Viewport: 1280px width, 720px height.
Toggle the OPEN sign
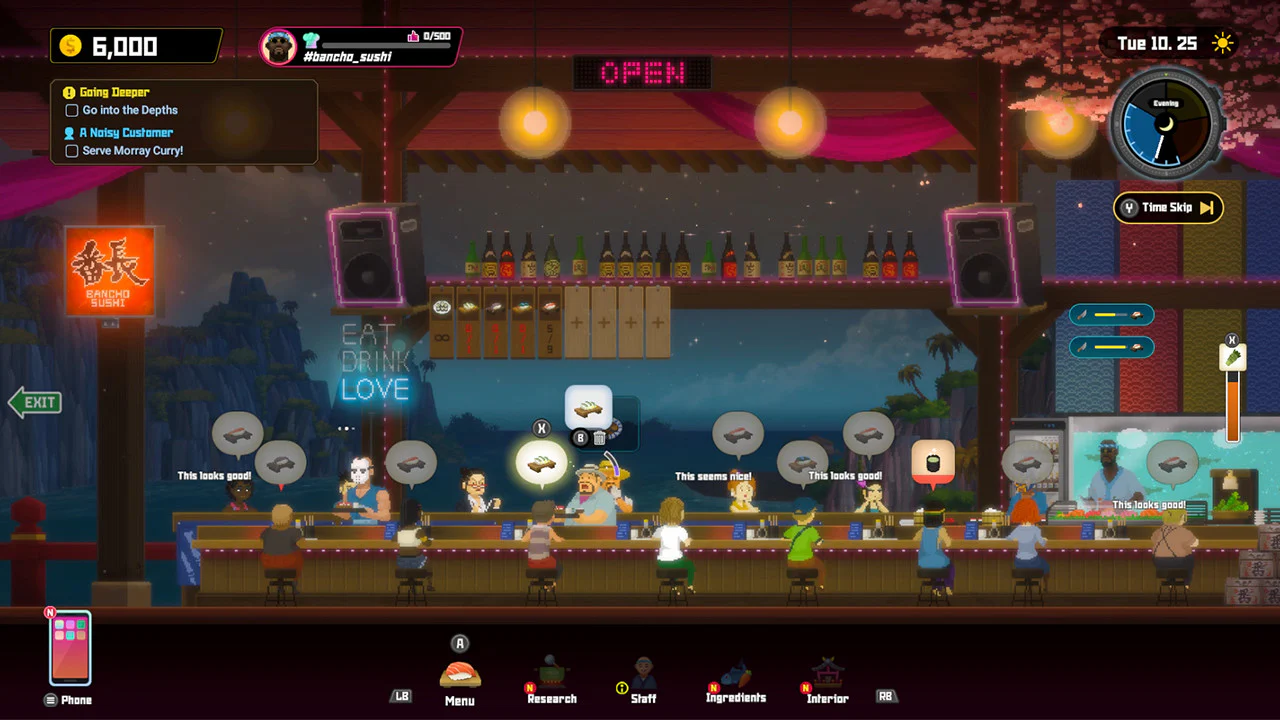click(643, 74)
